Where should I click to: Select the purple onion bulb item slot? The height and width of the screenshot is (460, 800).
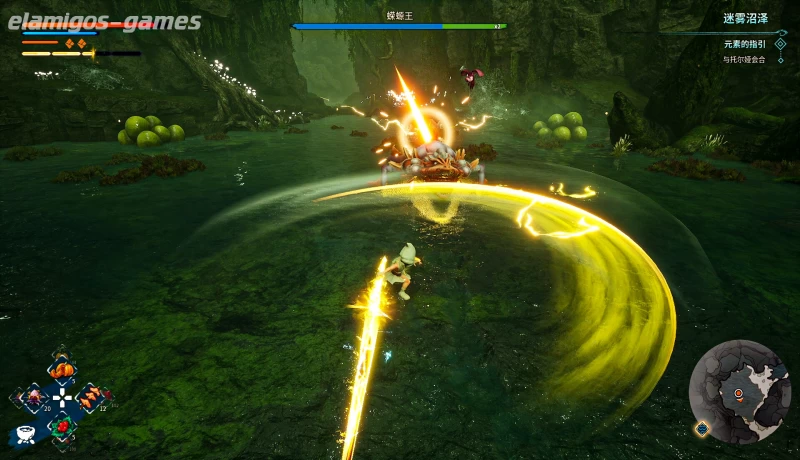tap(36, 398)
